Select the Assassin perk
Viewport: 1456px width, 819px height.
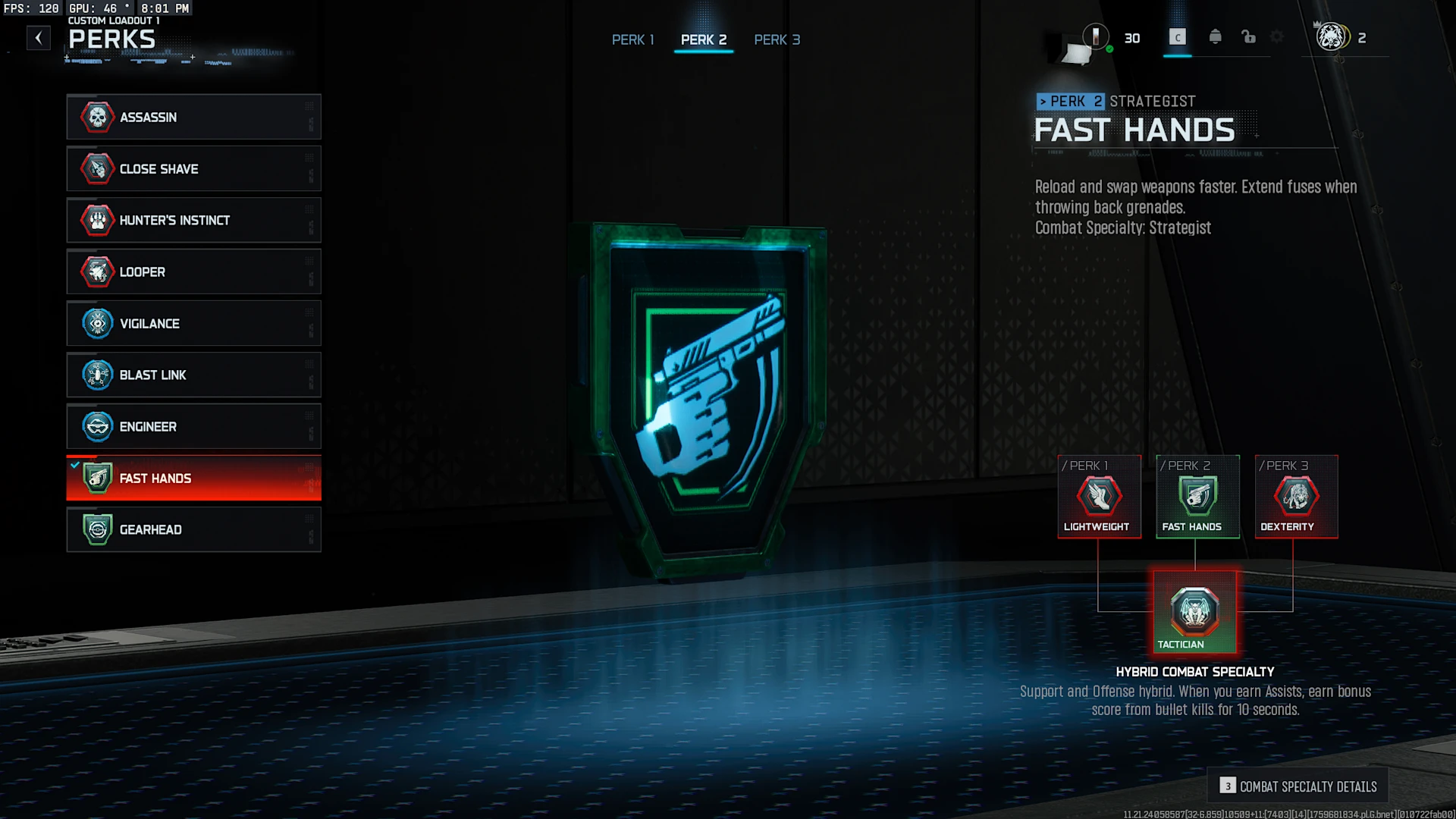193,117
